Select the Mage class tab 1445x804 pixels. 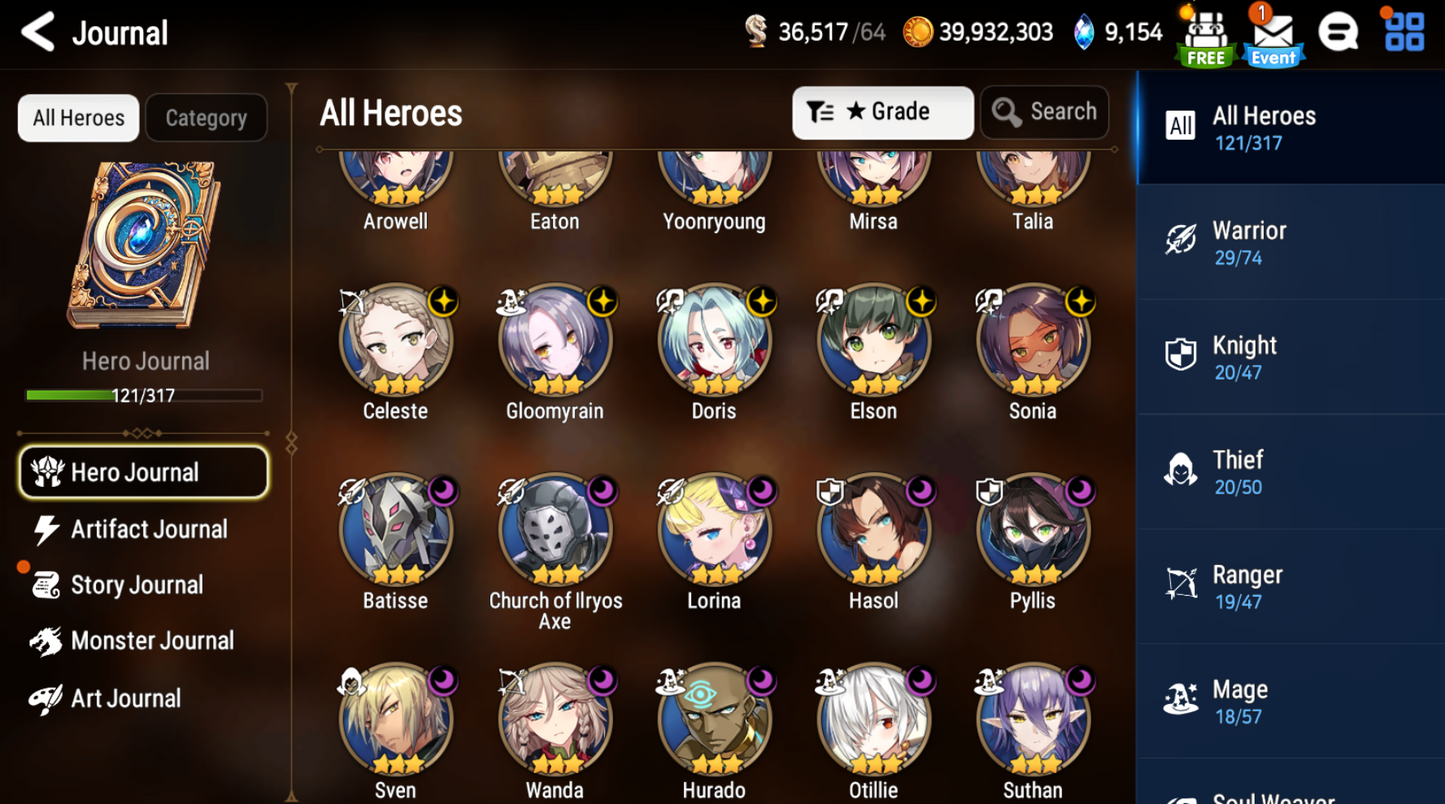click(1289, 700)
